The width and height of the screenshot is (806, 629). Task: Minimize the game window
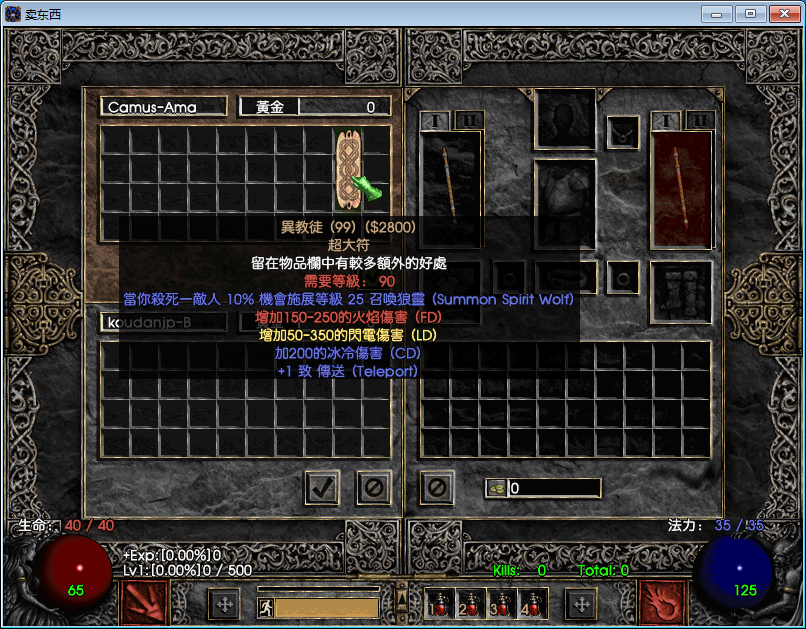pyautogui.click(x=716, y=14)
